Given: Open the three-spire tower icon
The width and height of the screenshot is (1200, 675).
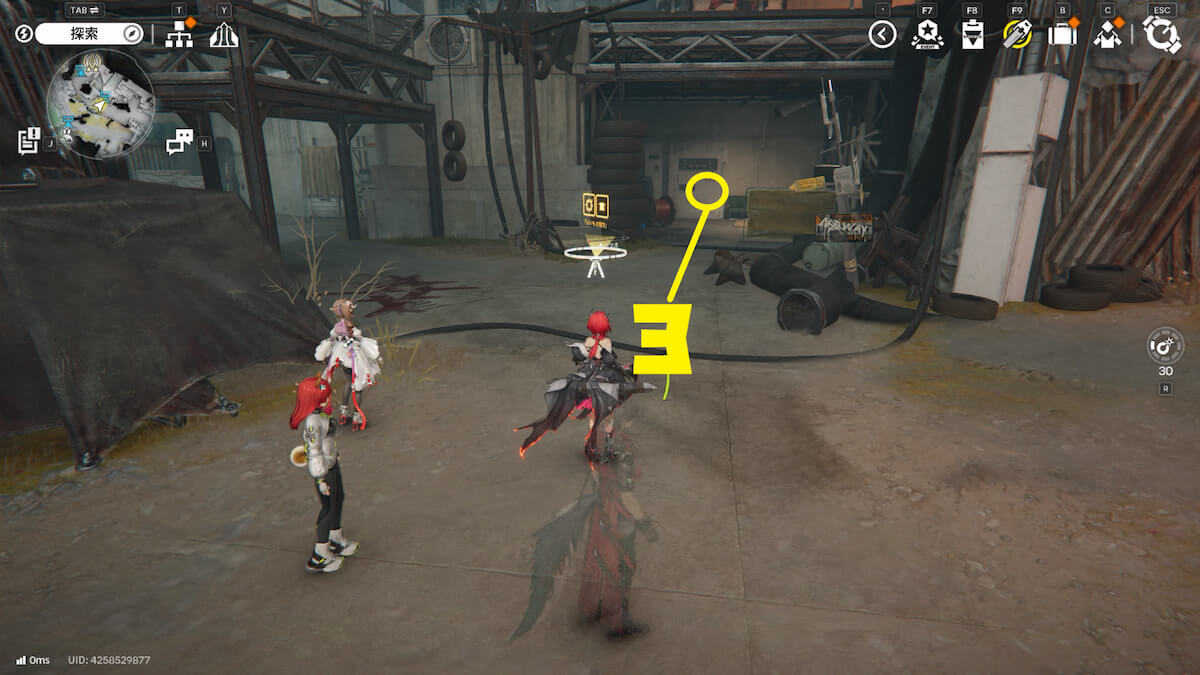Looking at the screenshot, I should [223, 35].
